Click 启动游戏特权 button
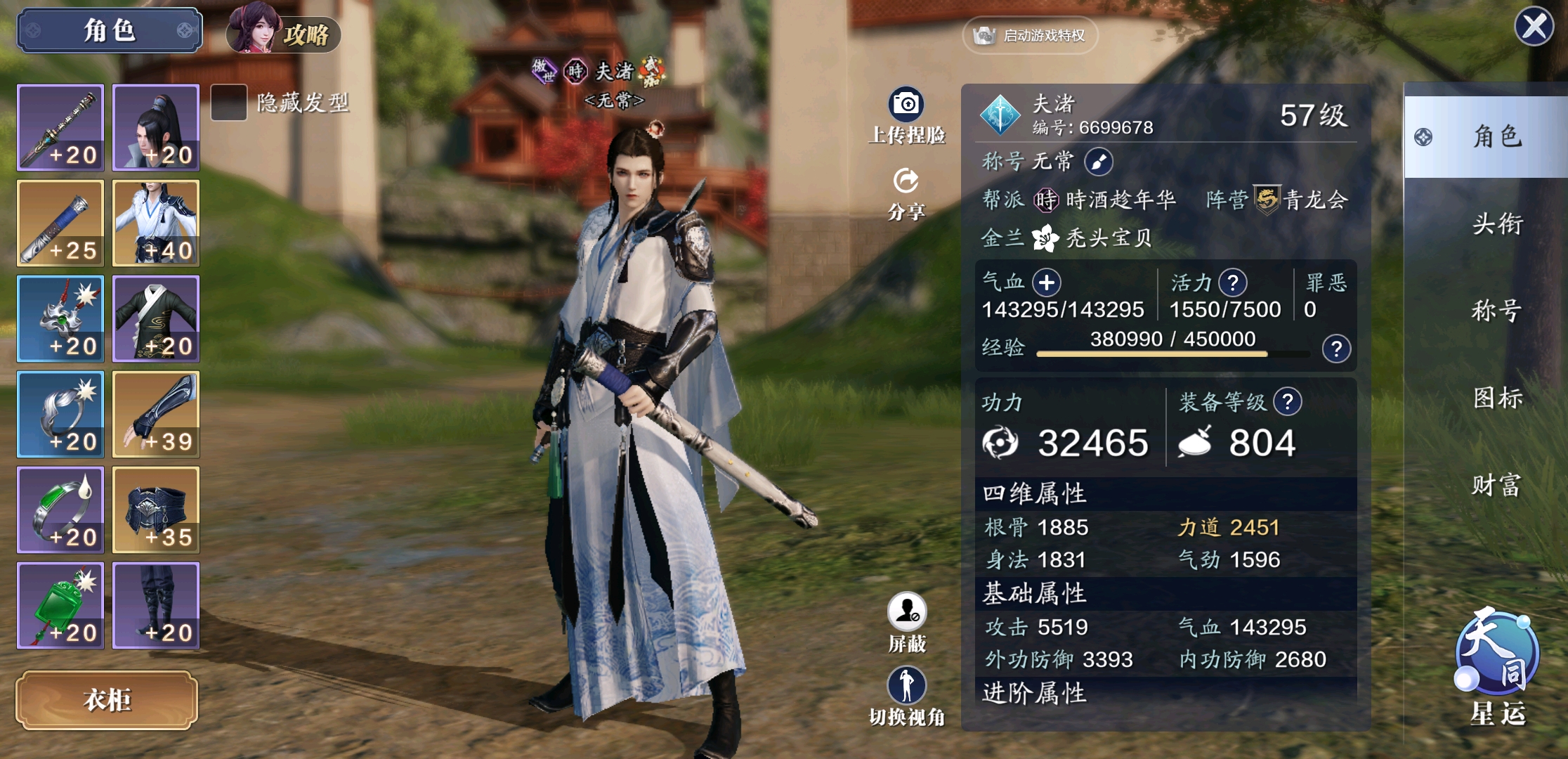Screen dimensions: 1568x759 [1030, 35]
